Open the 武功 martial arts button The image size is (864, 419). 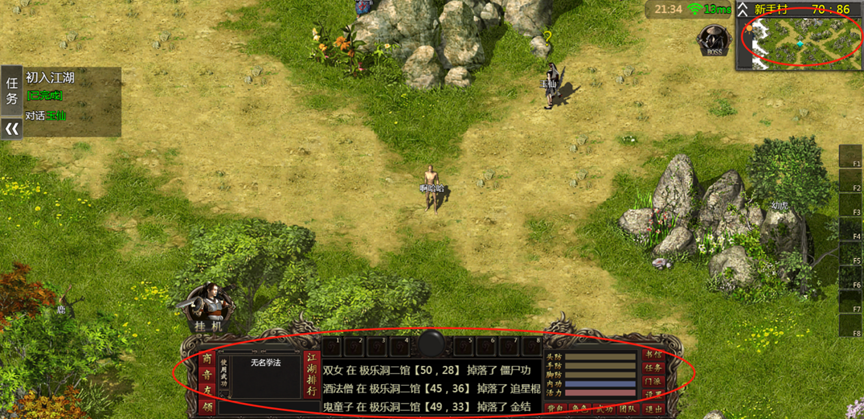click(x=603, y=408)
